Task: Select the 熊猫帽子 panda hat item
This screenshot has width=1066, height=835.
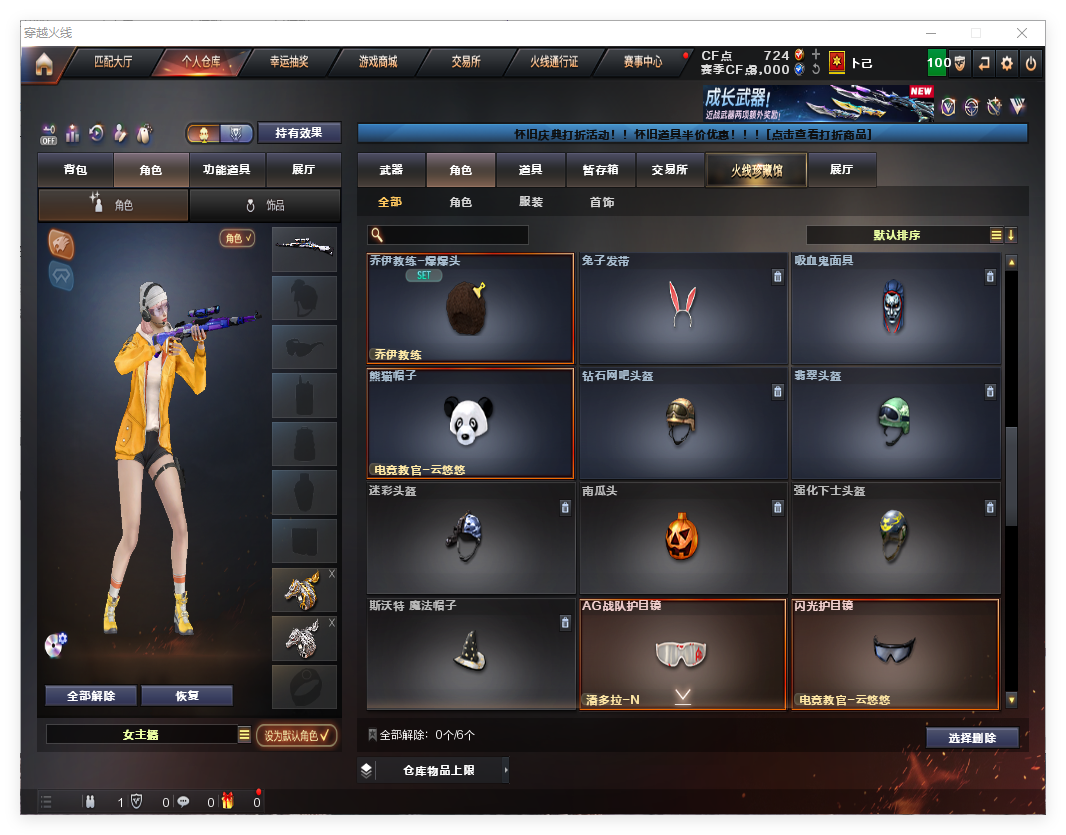Action: (x=470, y=424)
